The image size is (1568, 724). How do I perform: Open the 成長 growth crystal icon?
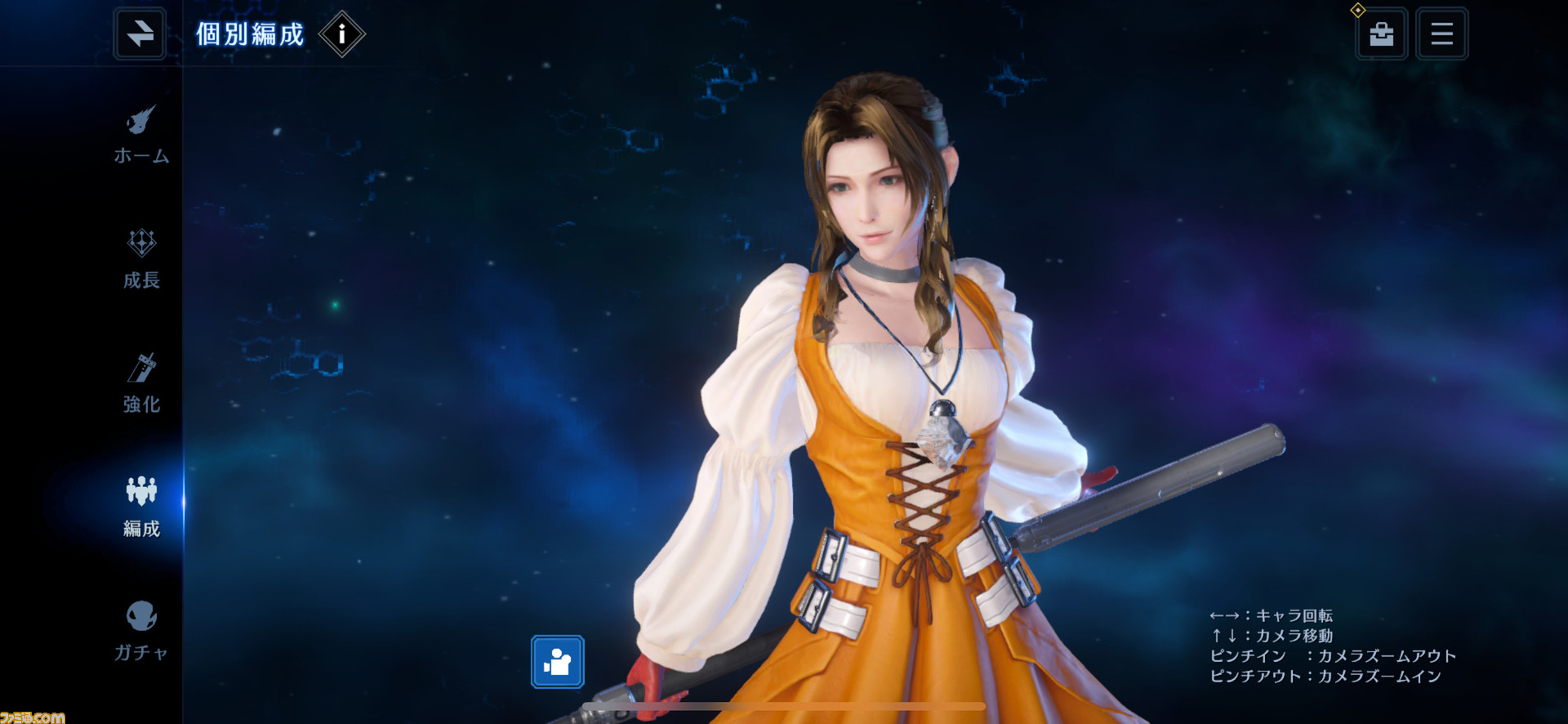[141, 245]
